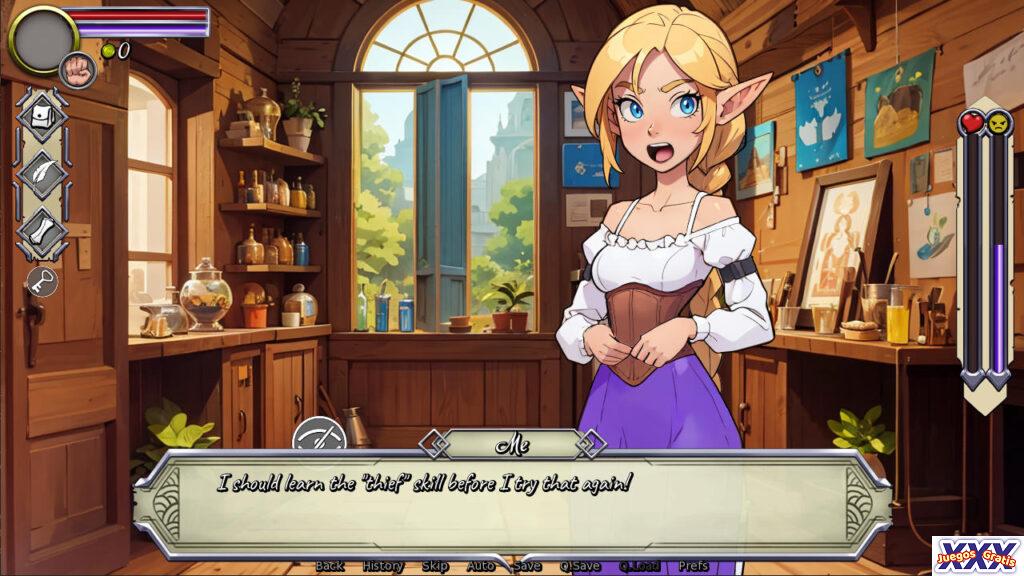Viewport: 1024px width, 576px height.
Task: Open the backpack inventory icon
Action: coord(42,118)
